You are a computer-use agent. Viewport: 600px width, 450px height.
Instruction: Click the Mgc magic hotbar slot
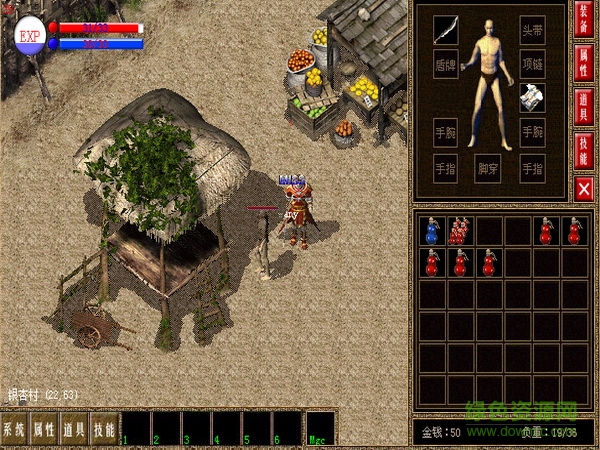pyautogui.click(x=321, y=428)
